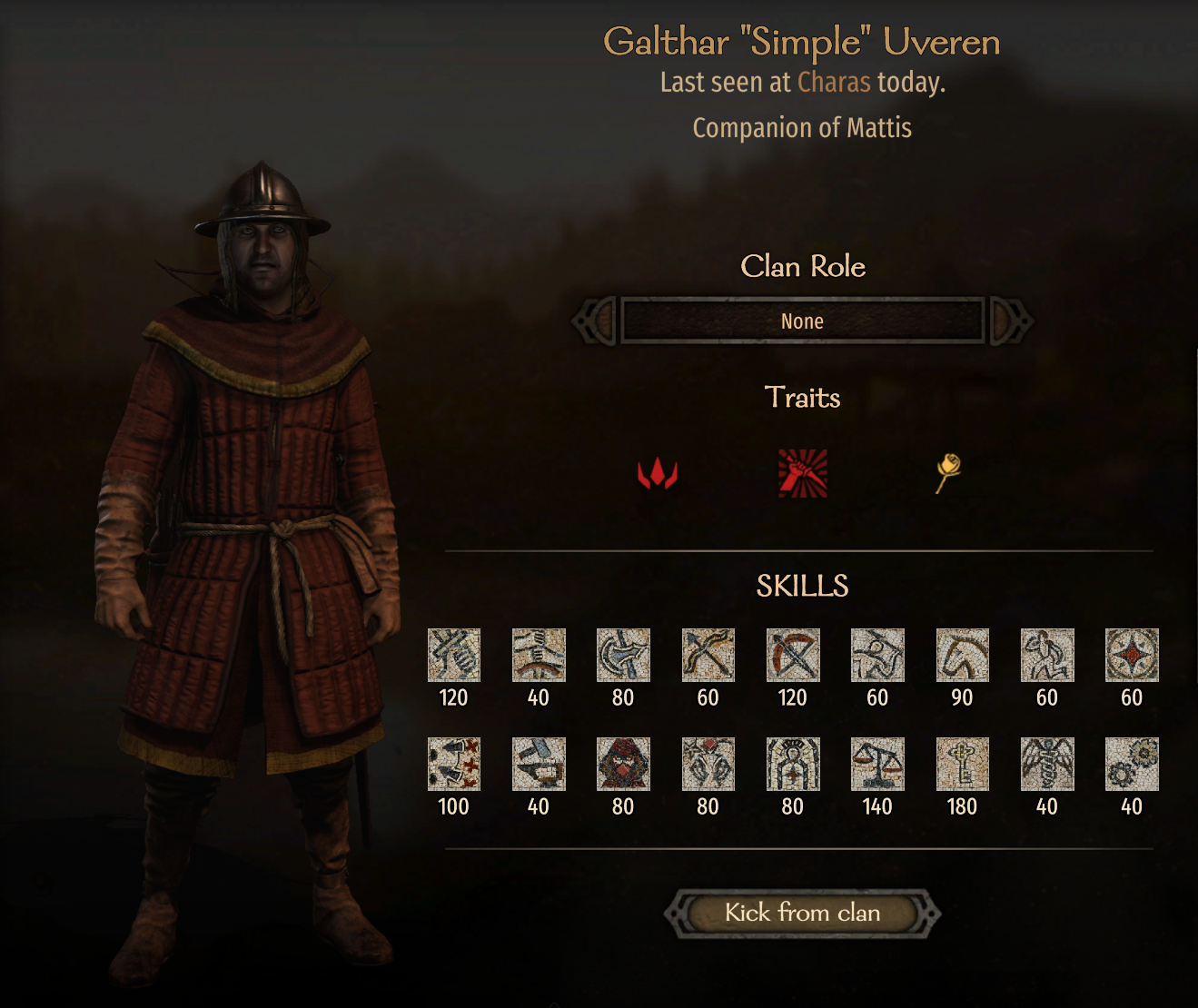Select the Scouting compass skill icon
Viewport: 1198px width, 1008px height.
tap(1132, 655)
